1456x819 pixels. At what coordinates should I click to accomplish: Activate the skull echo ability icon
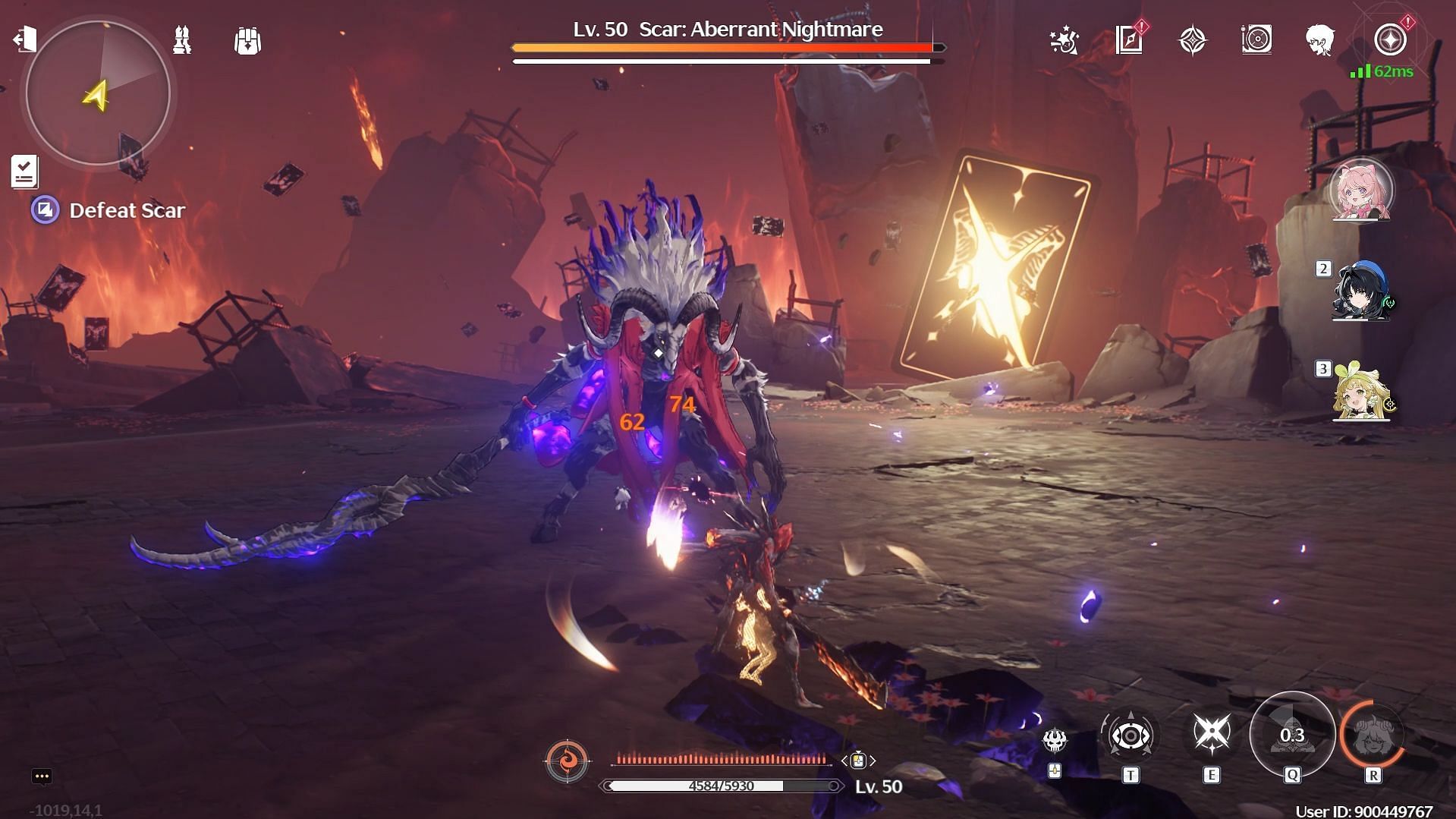point(1055,740)
